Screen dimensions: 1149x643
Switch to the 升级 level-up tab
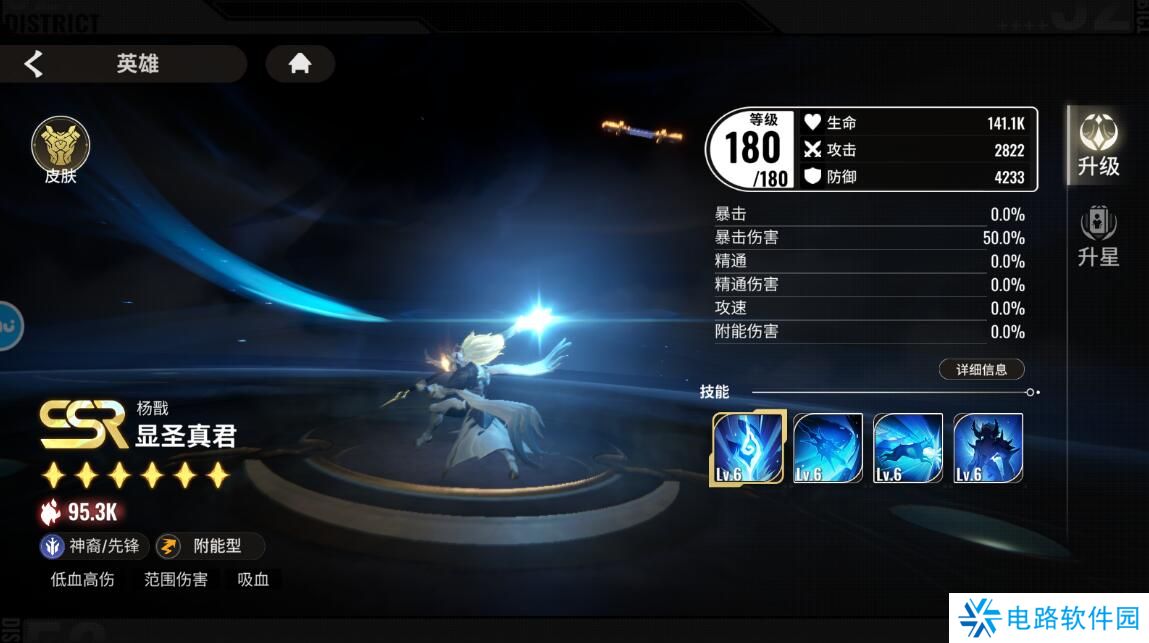coord(1098,146)
